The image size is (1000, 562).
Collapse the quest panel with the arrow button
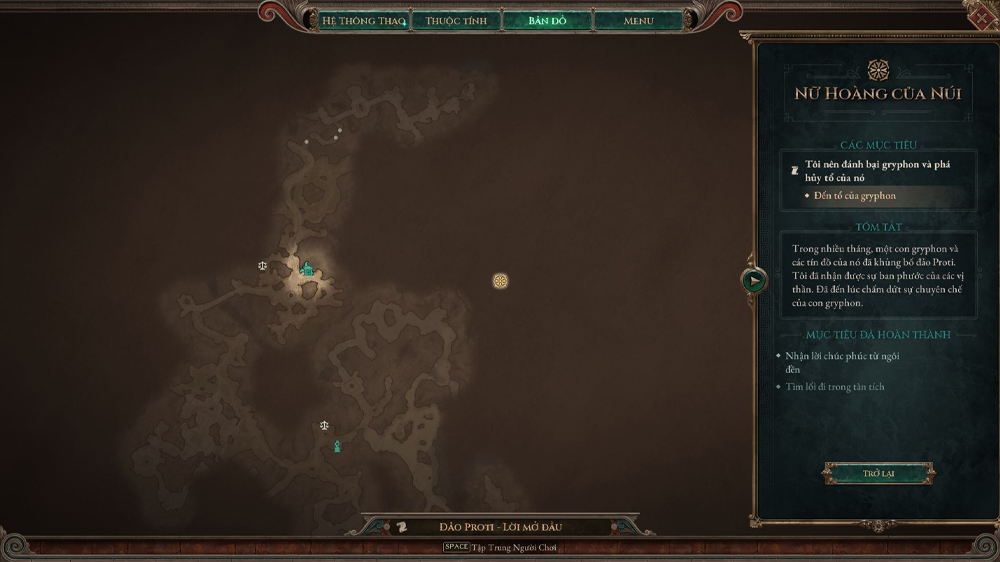tap(754, 281)
